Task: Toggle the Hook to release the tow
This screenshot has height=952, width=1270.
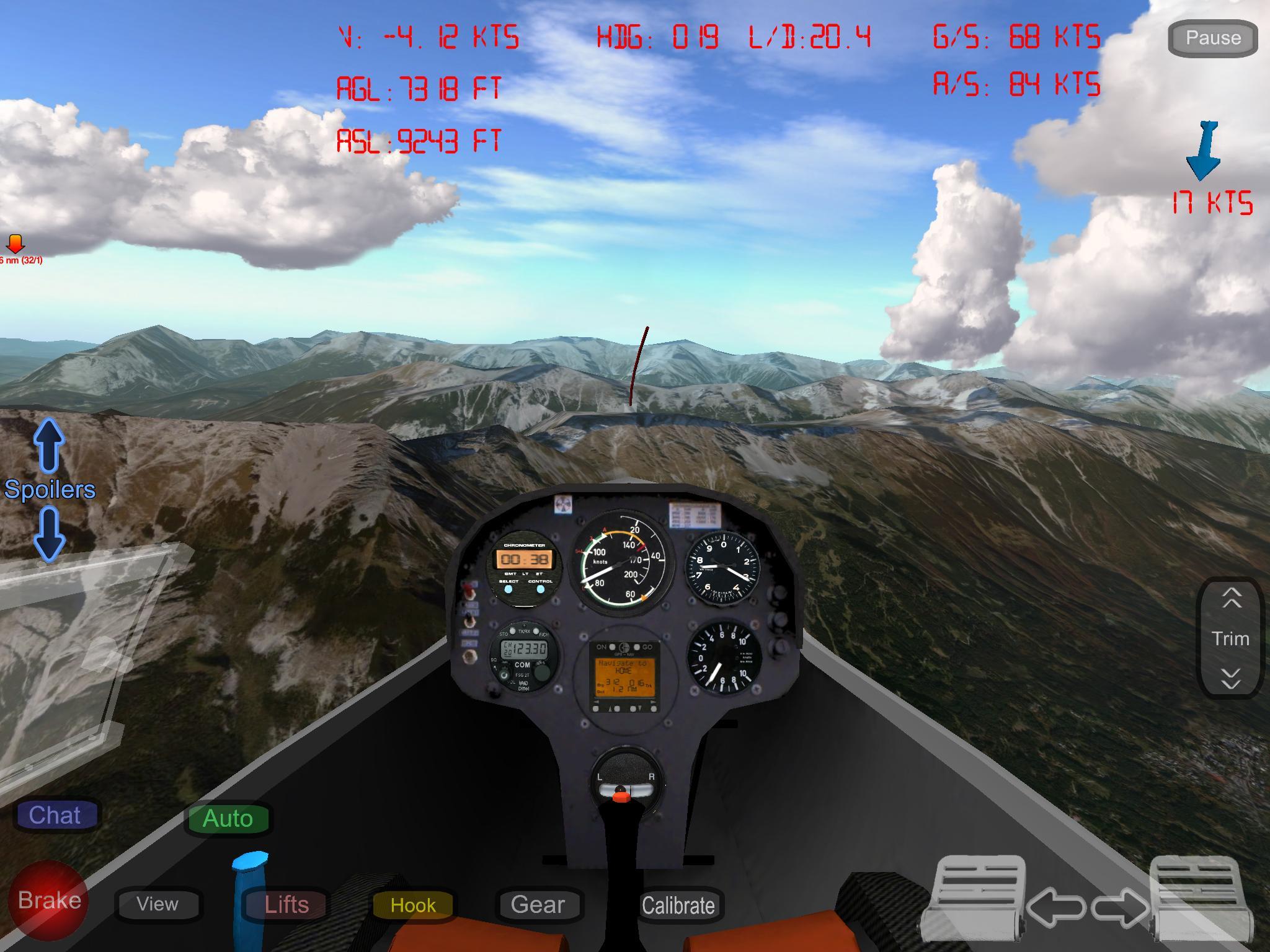Action: tap(412, 905)
